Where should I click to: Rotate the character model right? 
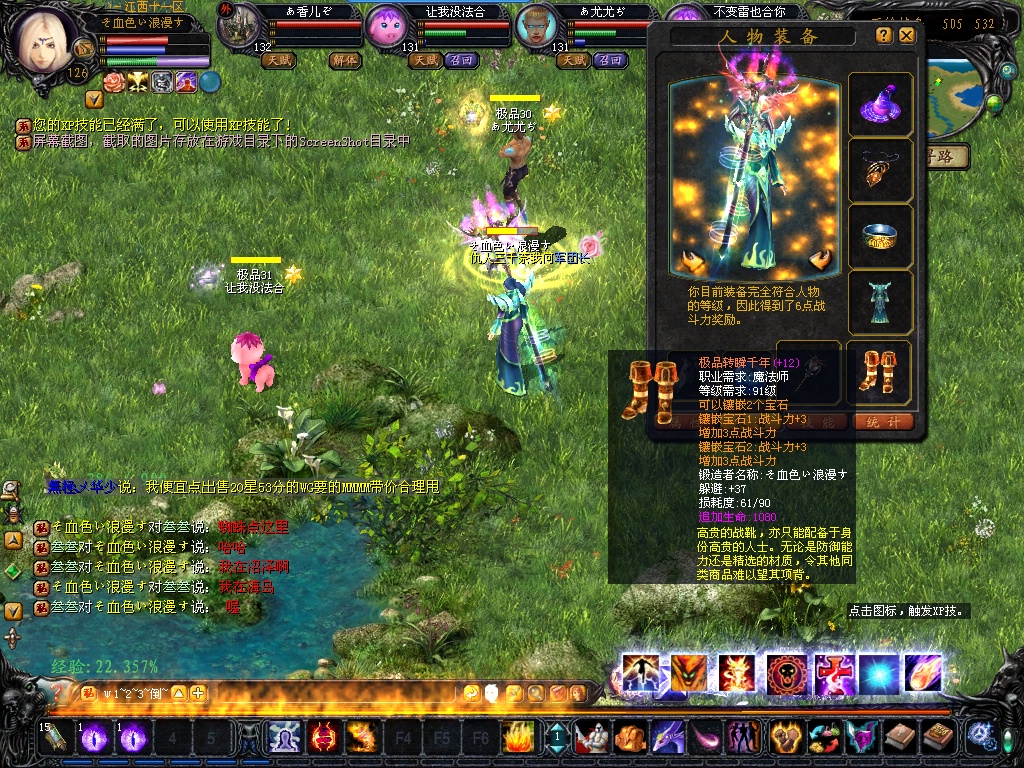coord(823,262)
